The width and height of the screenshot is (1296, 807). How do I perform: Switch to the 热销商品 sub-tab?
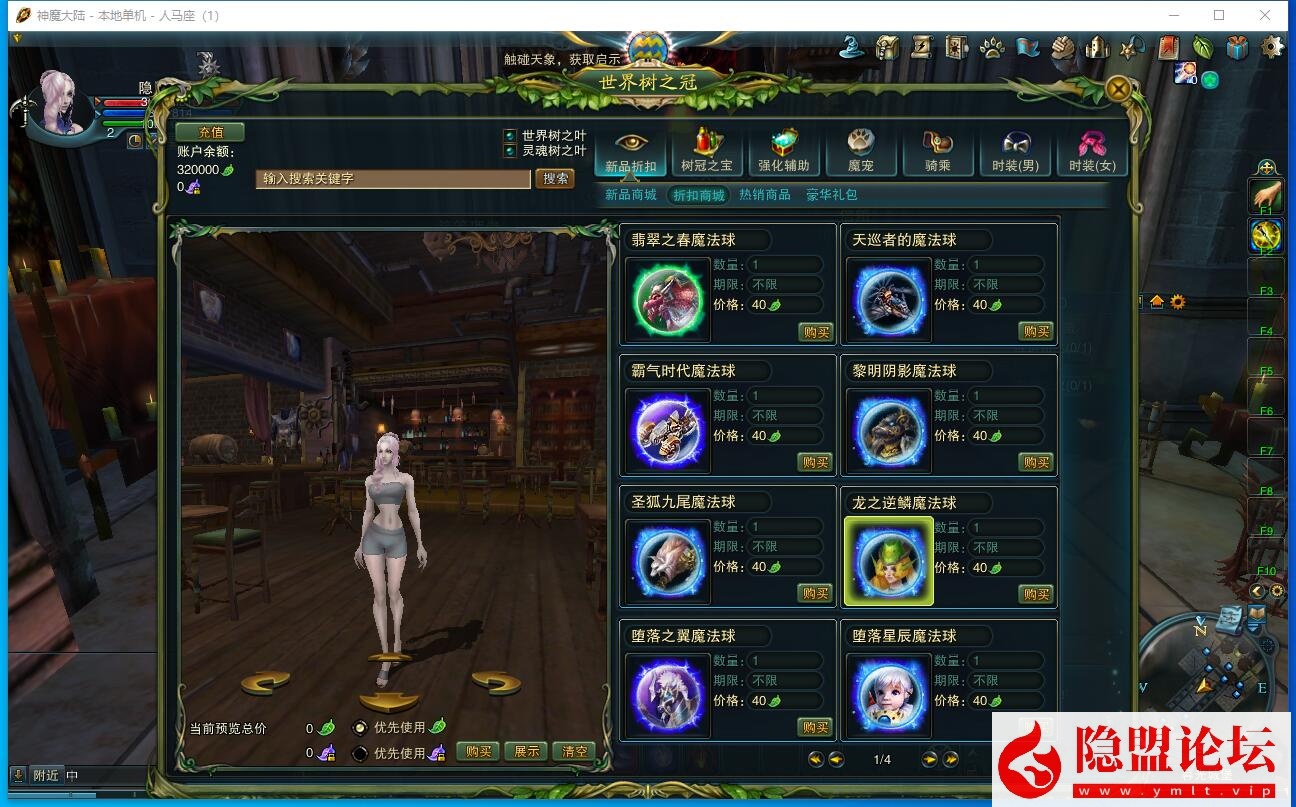(x=764, y=195)
